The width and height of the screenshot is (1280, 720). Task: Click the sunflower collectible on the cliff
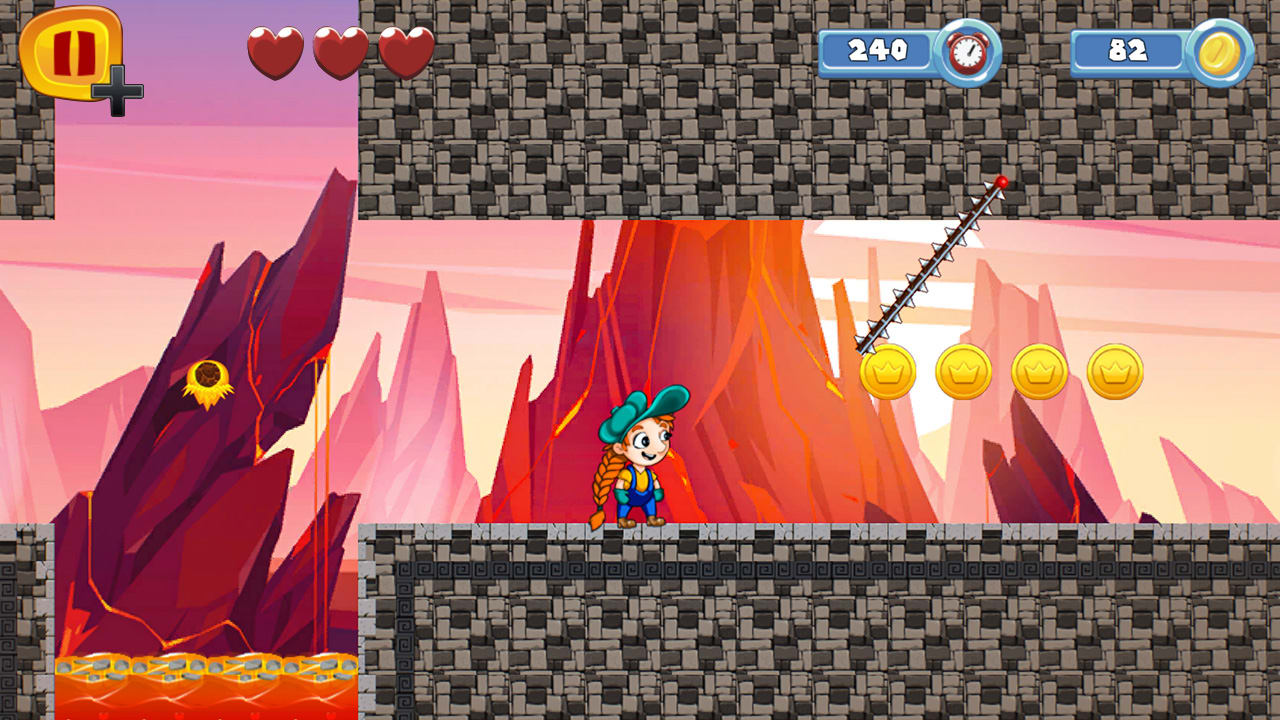coord(207,376)
